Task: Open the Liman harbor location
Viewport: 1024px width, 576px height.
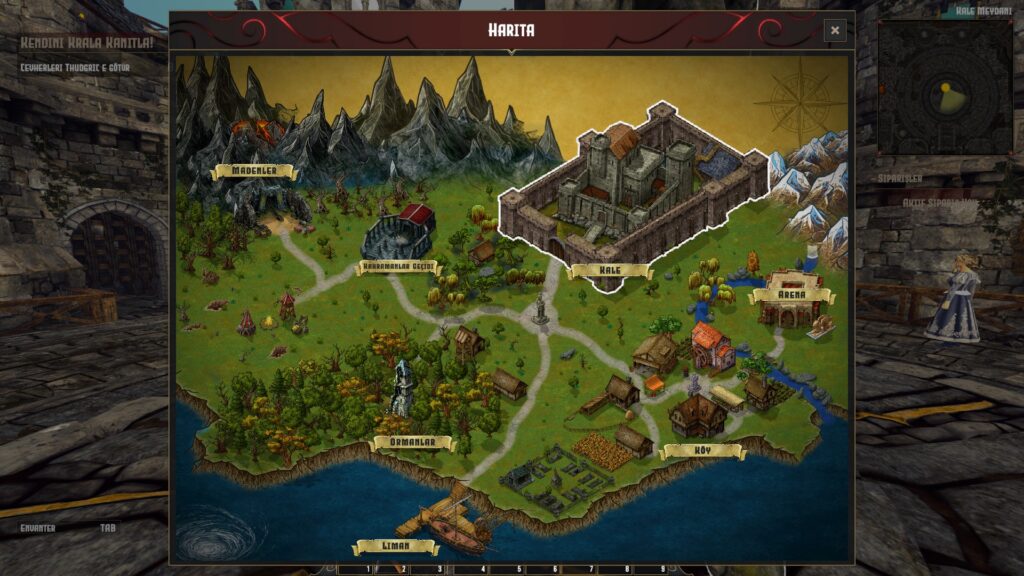Action: pos(395,547)
